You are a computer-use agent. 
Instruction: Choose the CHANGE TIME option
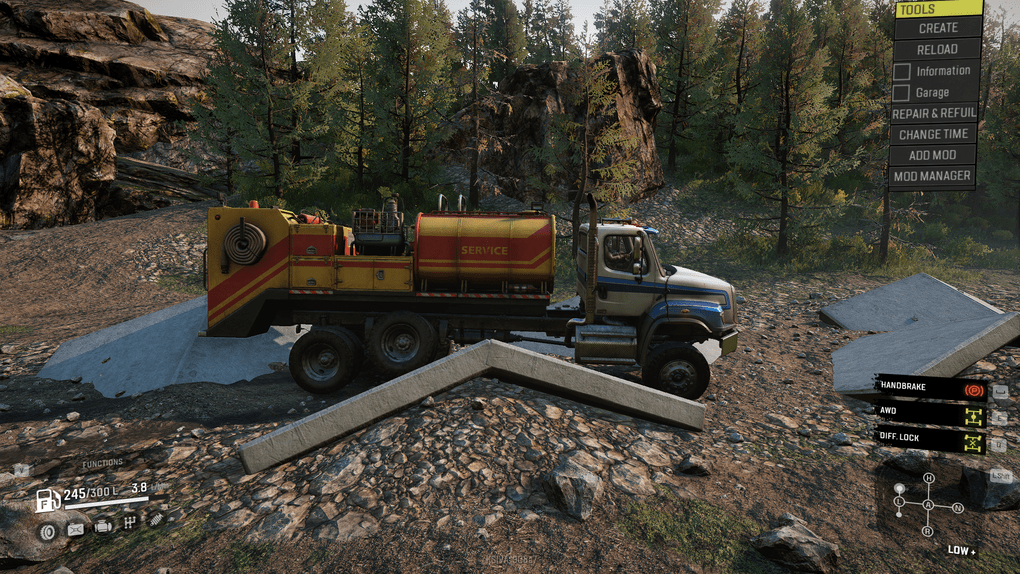pos(933,134)
